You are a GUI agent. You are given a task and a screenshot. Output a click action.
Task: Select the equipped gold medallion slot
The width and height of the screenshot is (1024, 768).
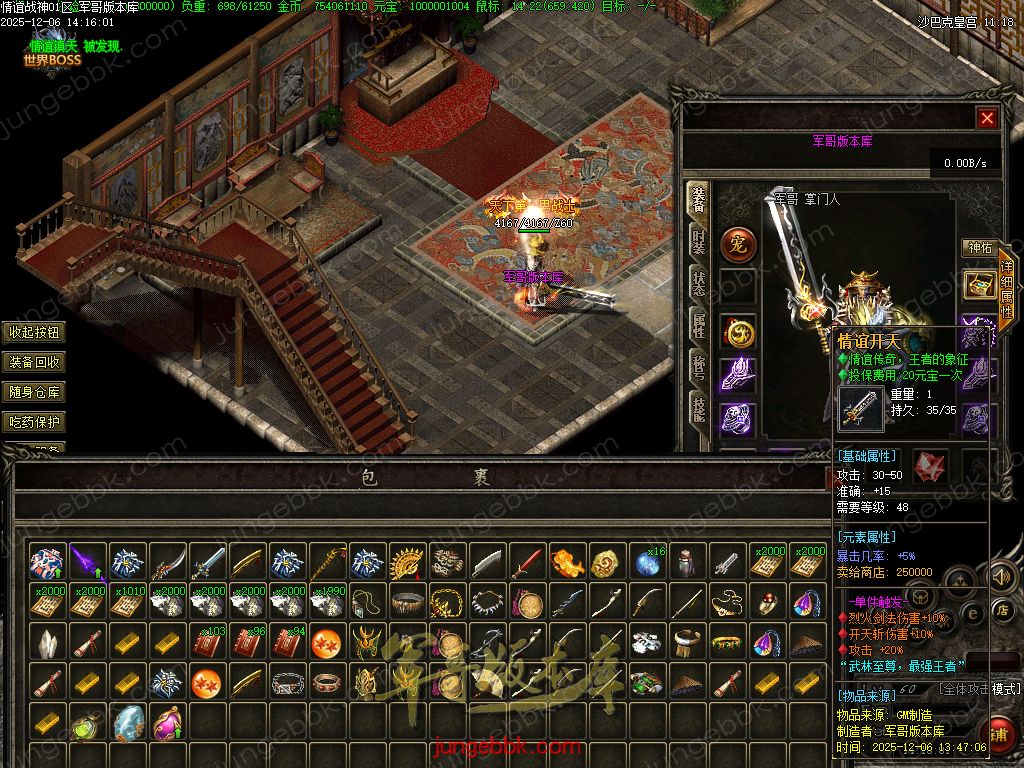coord(739,331)
